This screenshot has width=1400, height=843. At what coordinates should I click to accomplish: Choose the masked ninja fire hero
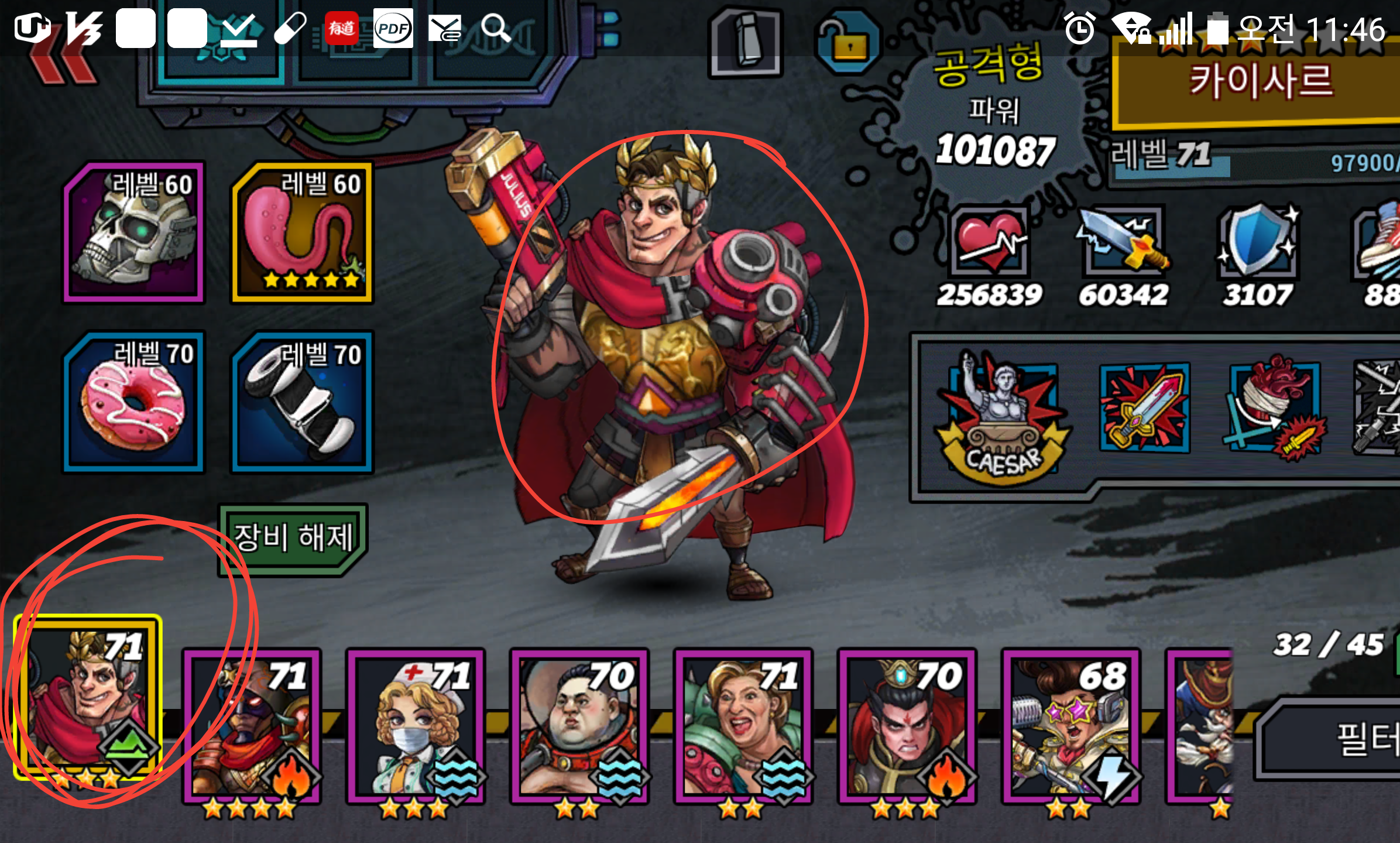click(x=252, y=726)
